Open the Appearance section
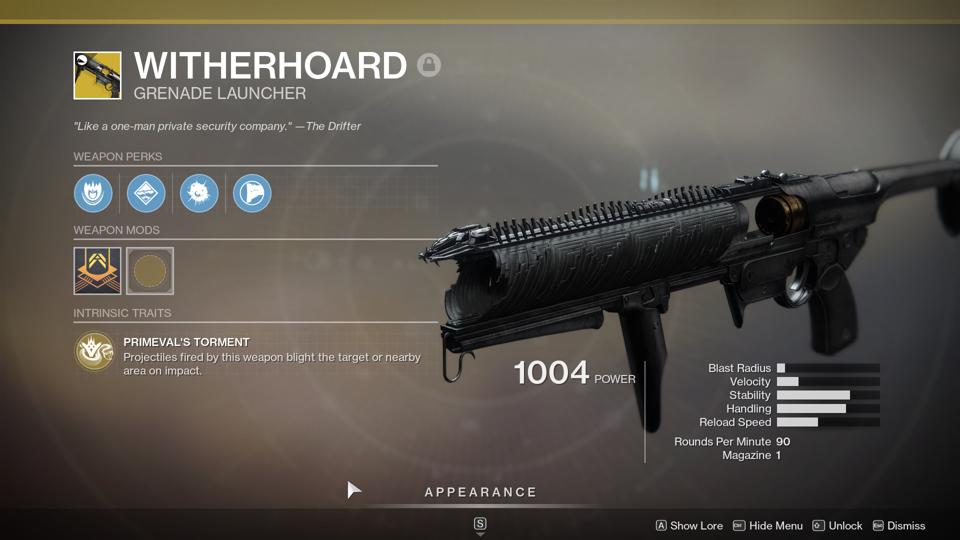Image resolution: width=960 pixels, height=540 pixels. tap(480, 492)
